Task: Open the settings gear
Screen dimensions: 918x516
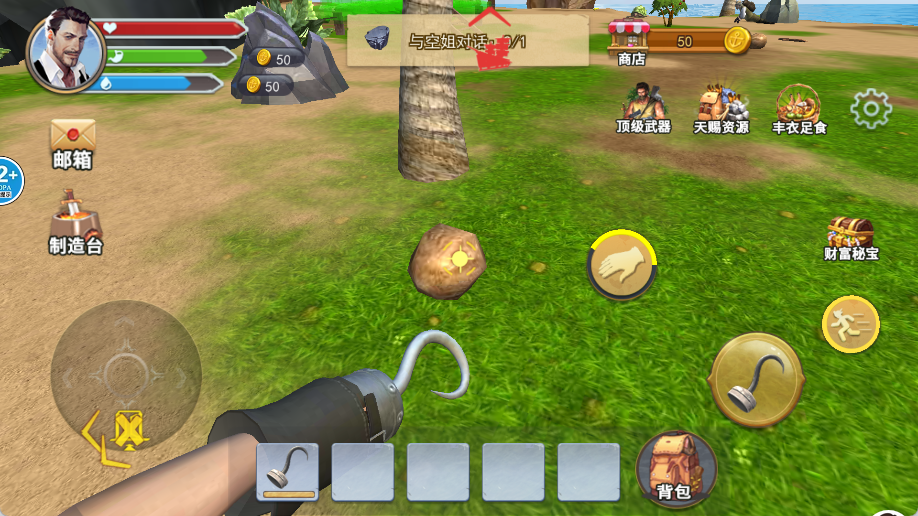Action: [x=870, y=109]
